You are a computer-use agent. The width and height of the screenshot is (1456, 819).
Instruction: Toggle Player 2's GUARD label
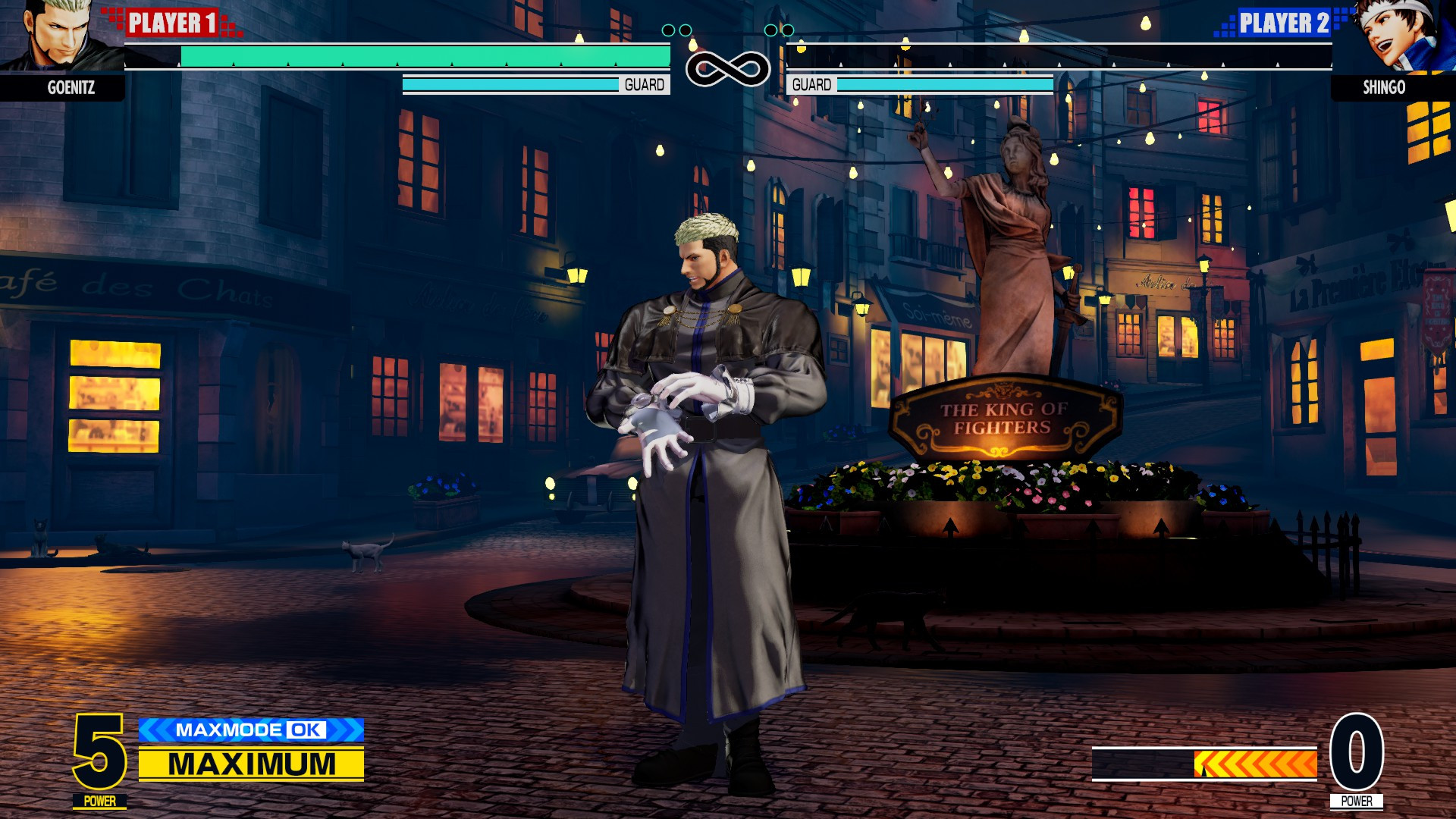pyautogui.click(x=810, y=84)
